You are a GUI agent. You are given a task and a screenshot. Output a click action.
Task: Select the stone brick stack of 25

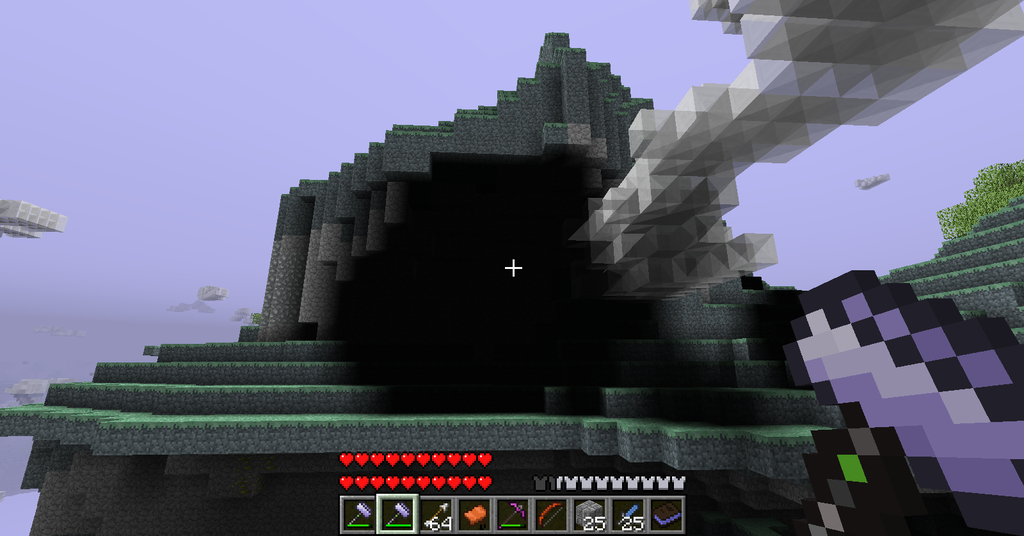590,514
